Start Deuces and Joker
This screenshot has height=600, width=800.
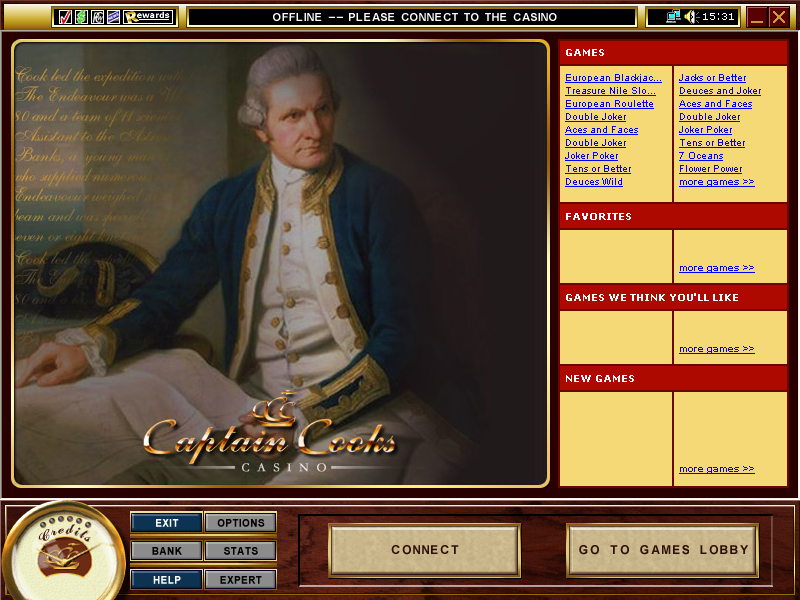pyautogui.click(x=720, y=91)
